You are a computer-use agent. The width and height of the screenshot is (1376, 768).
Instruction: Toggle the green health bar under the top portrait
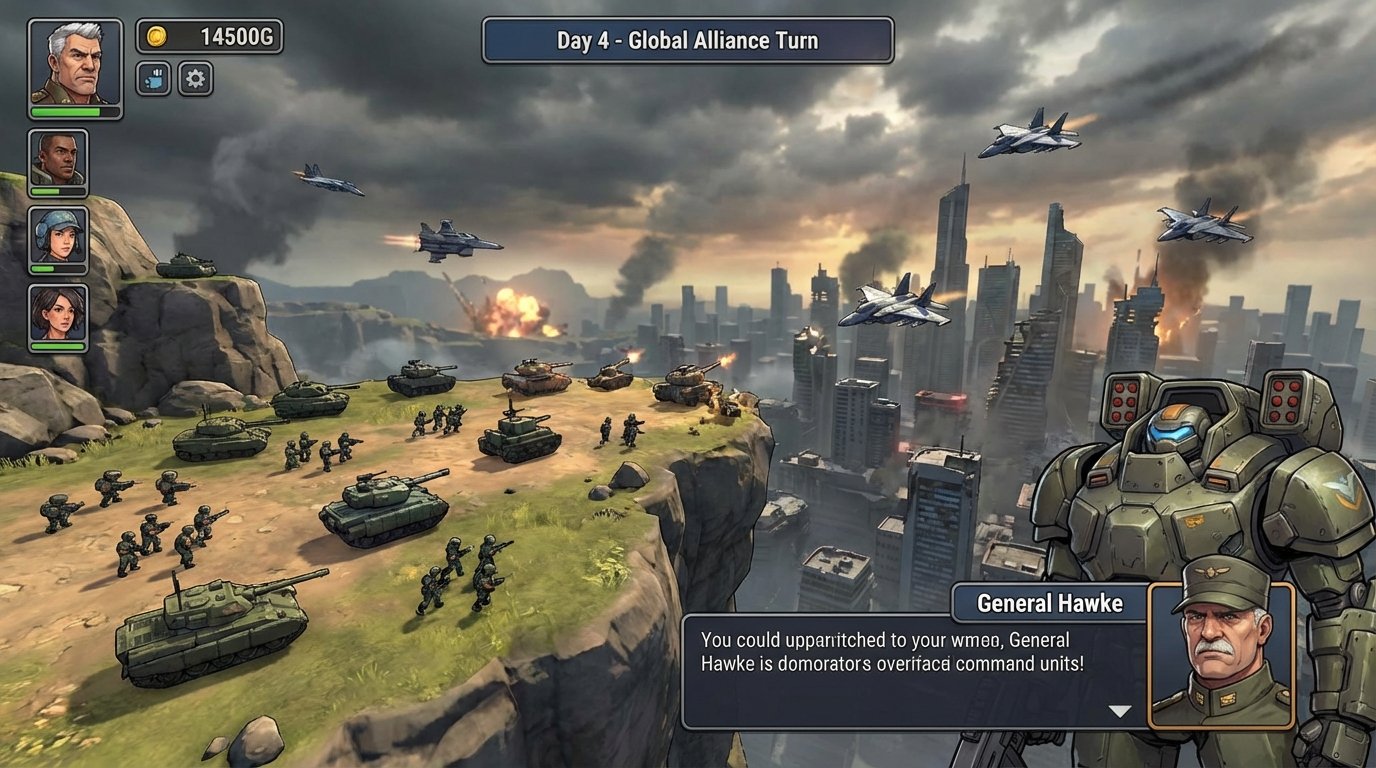(x=75, y=113)
